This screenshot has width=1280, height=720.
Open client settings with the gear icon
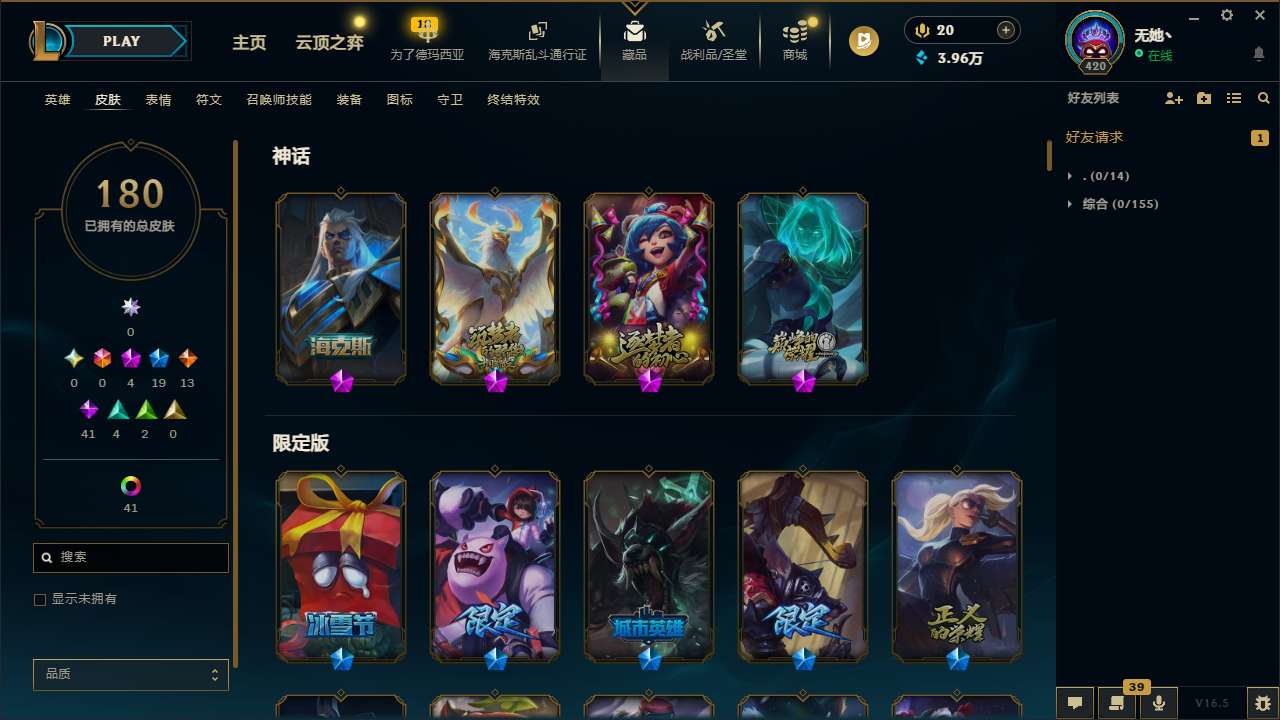tap(1226, 15)
